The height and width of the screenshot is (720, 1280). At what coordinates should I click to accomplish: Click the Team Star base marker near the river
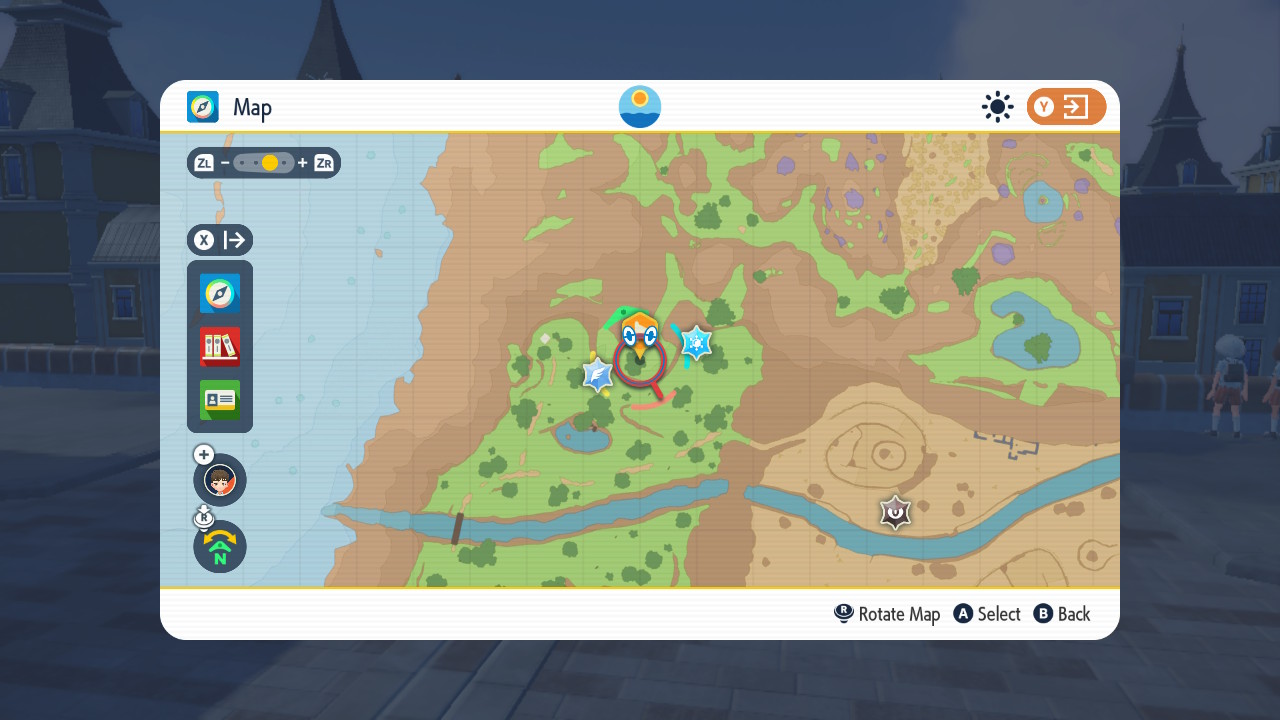pos(893,513)
